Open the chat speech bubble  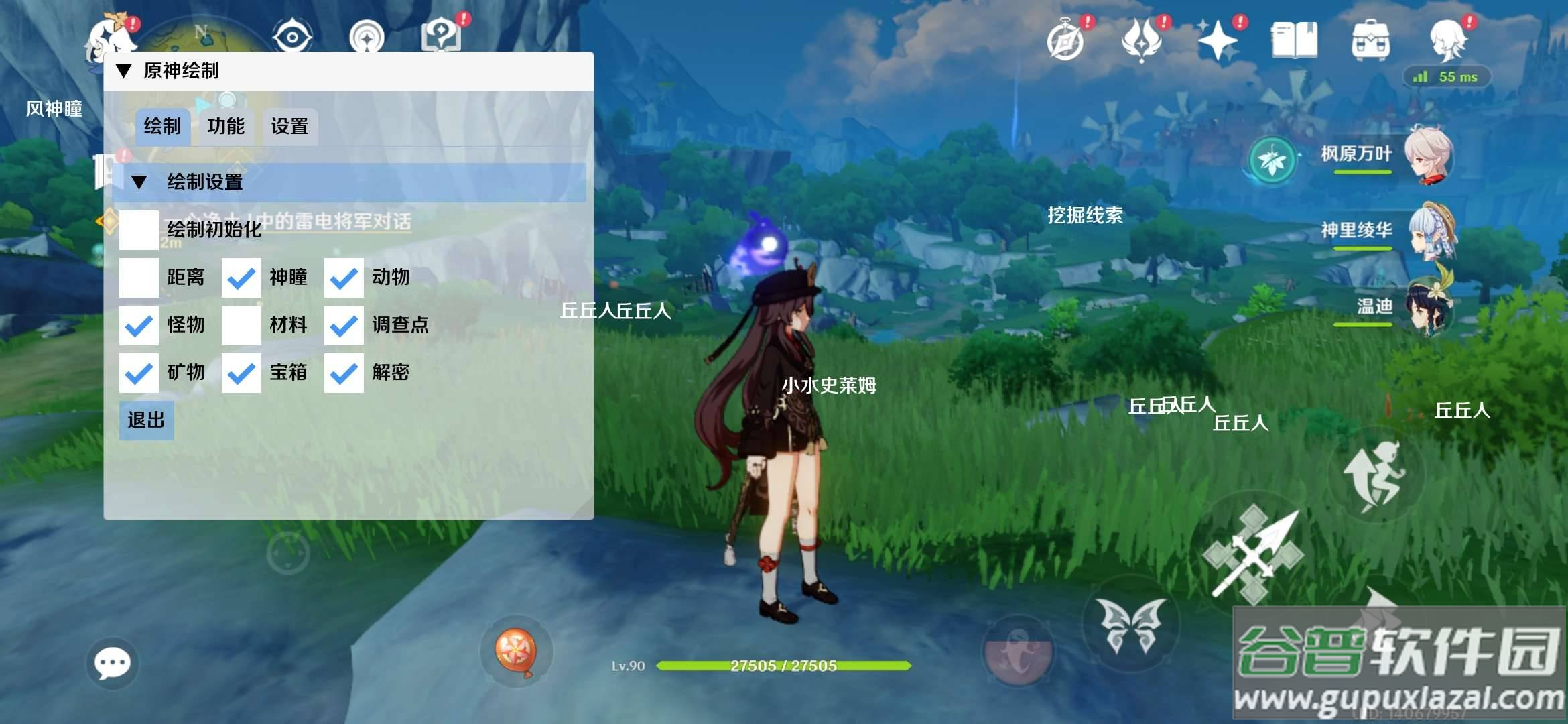pos(112,664)
